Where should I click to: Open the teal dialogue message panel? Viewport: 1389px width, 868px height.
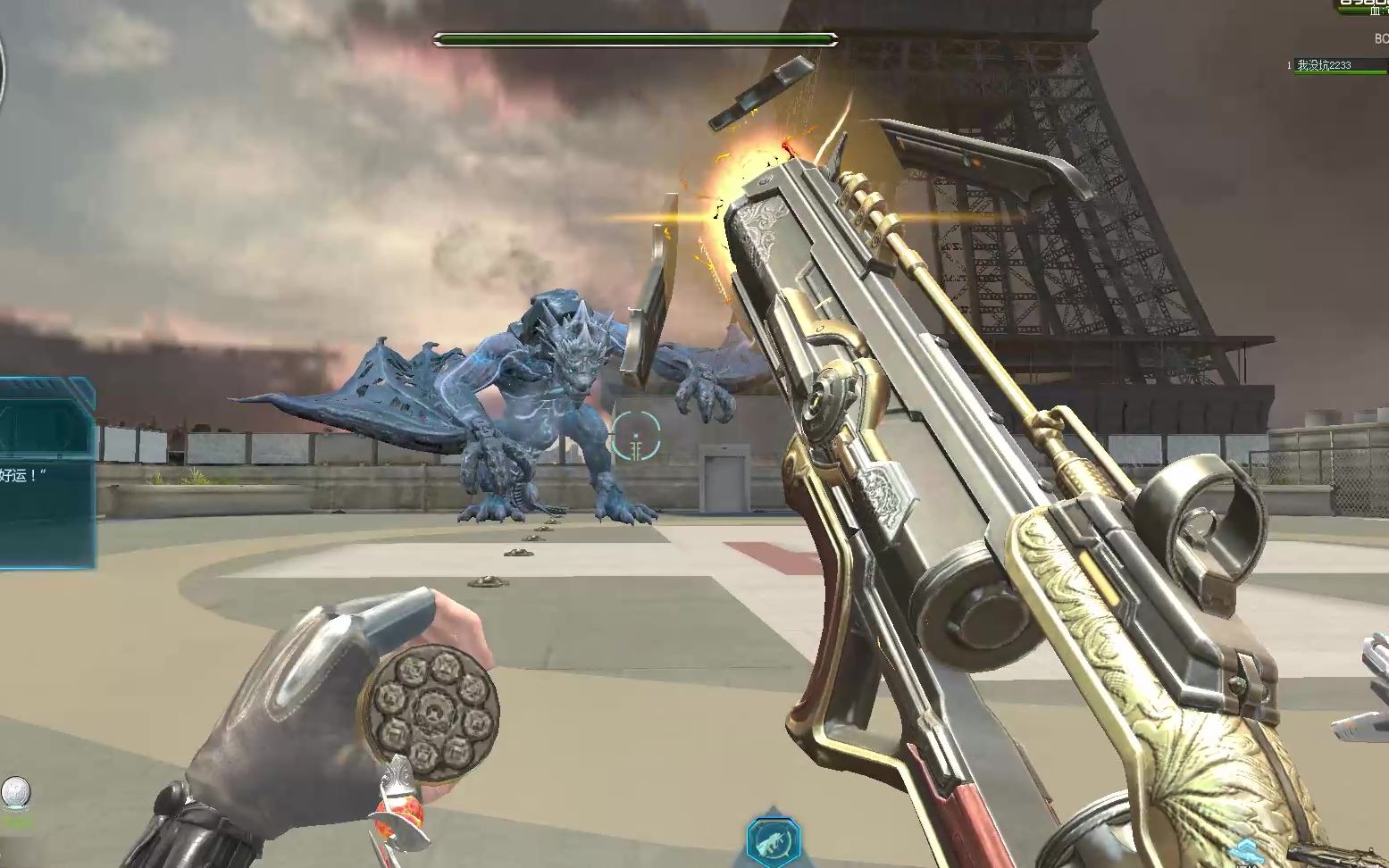click(46, 473)
